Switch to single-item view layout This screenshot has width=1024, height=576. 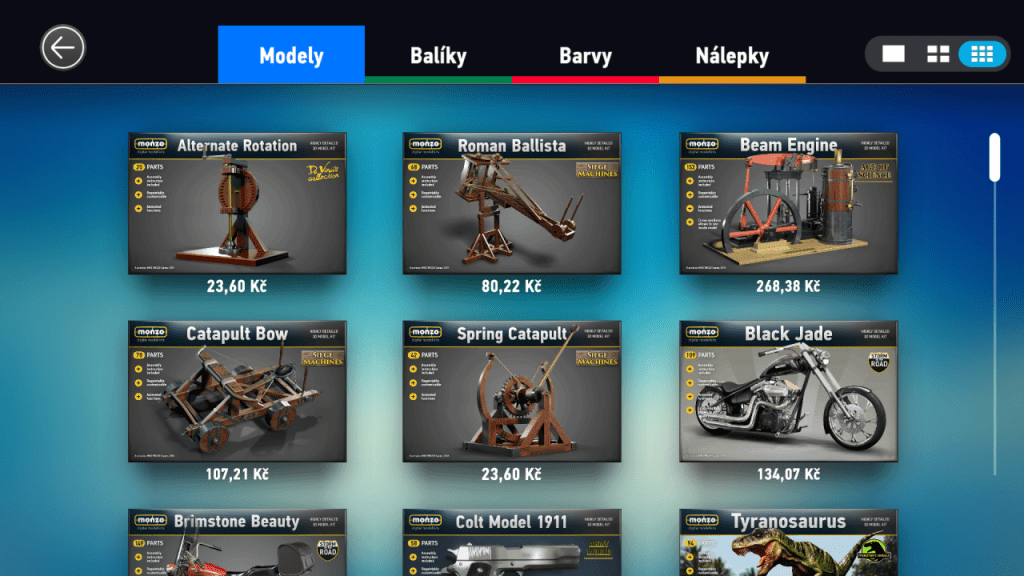893,54
